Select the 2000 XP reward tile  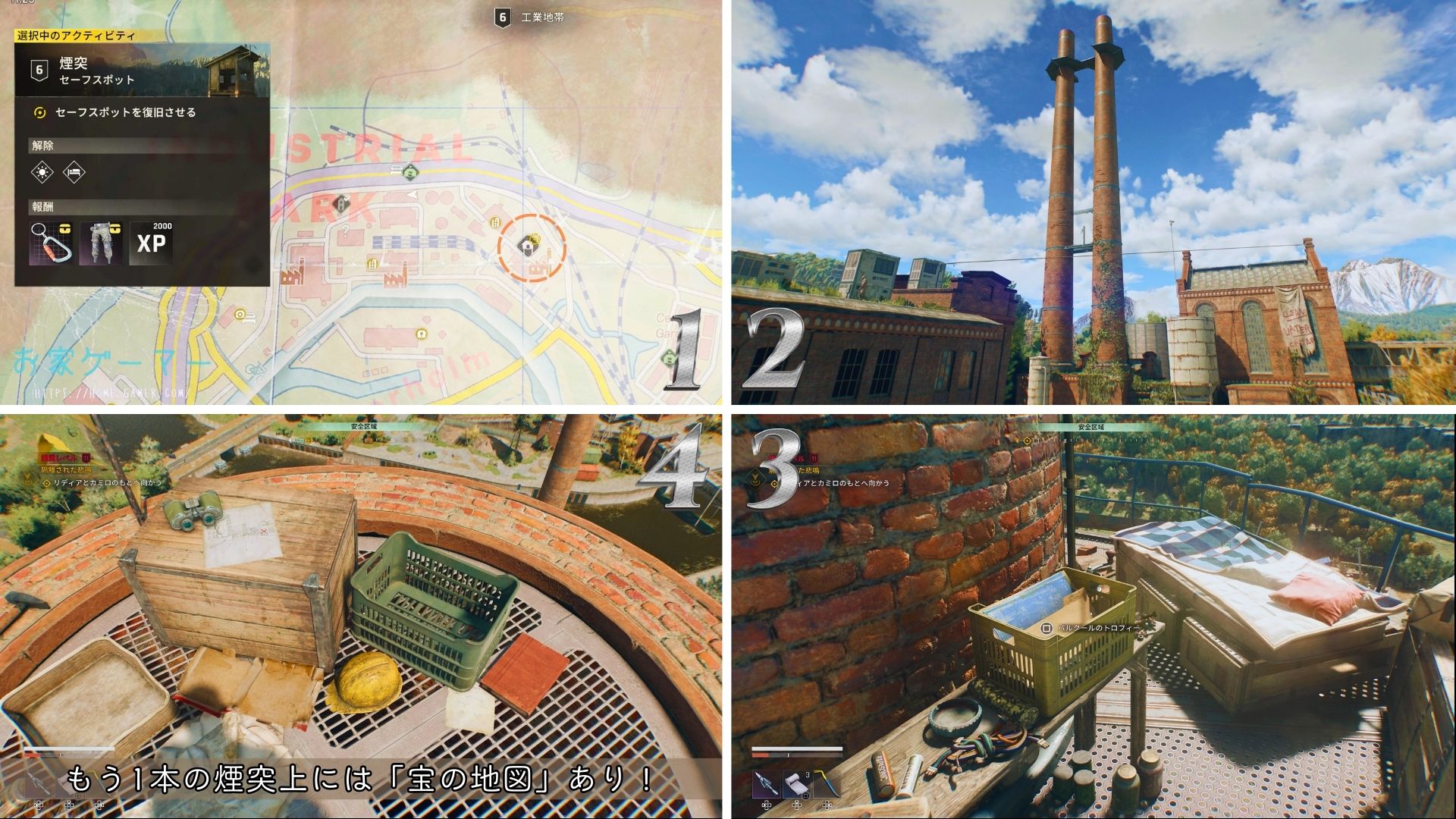click(152, 243)
